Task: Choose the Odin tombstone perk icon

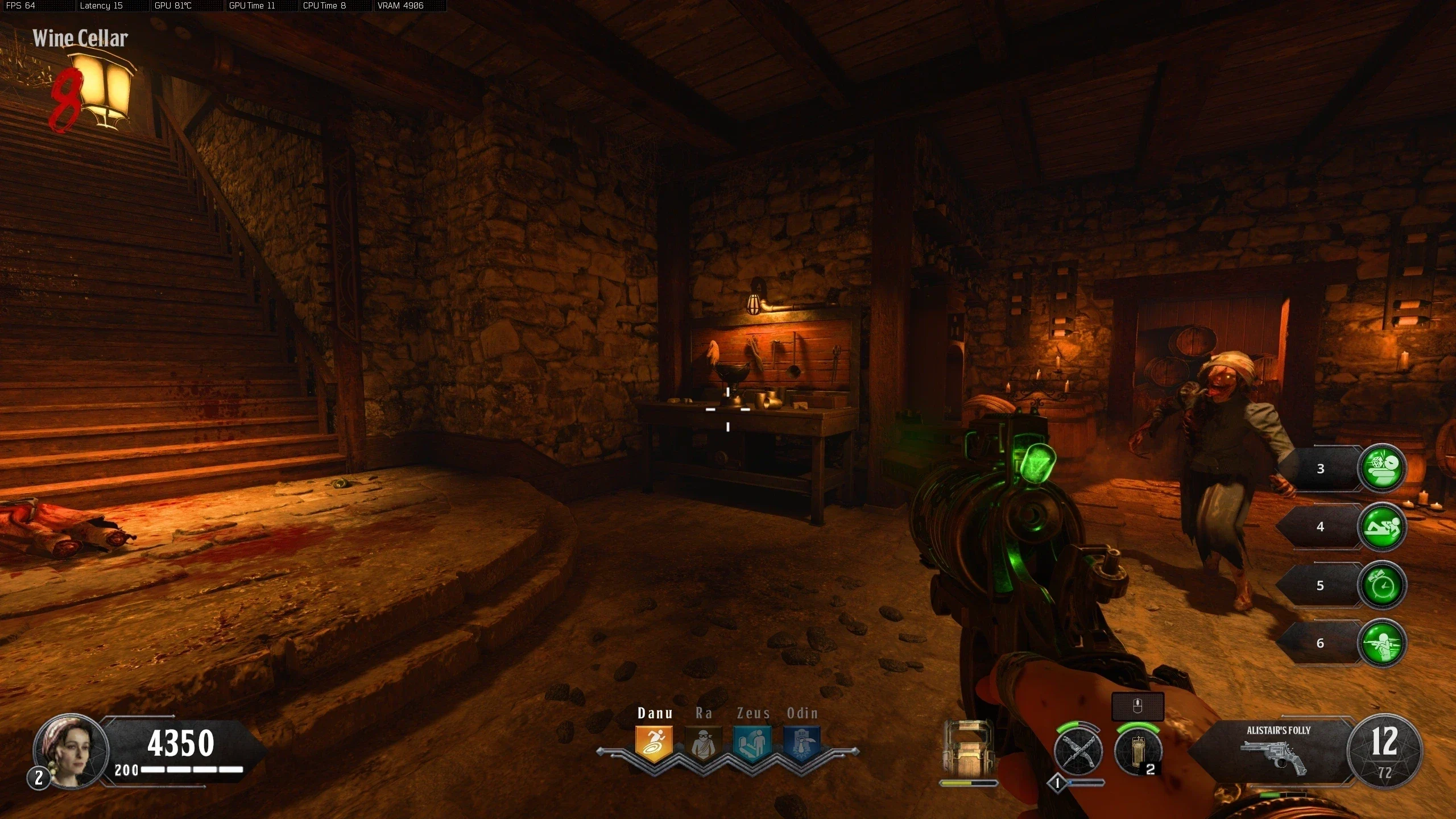Action: 802,744
